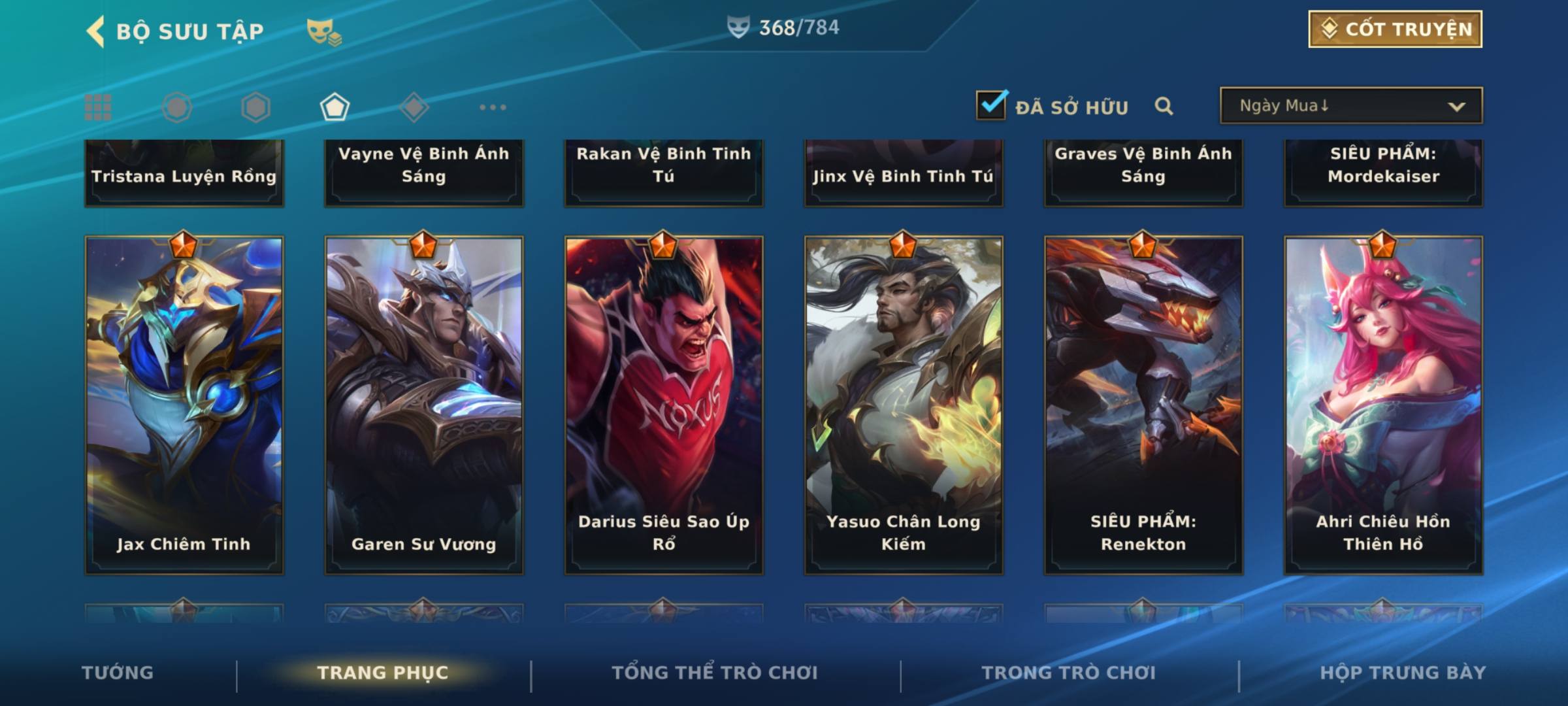Open Yasuo Chân Long Kiếm skin card
This screenshot has height=706, width=1568.
click(904, 405)
